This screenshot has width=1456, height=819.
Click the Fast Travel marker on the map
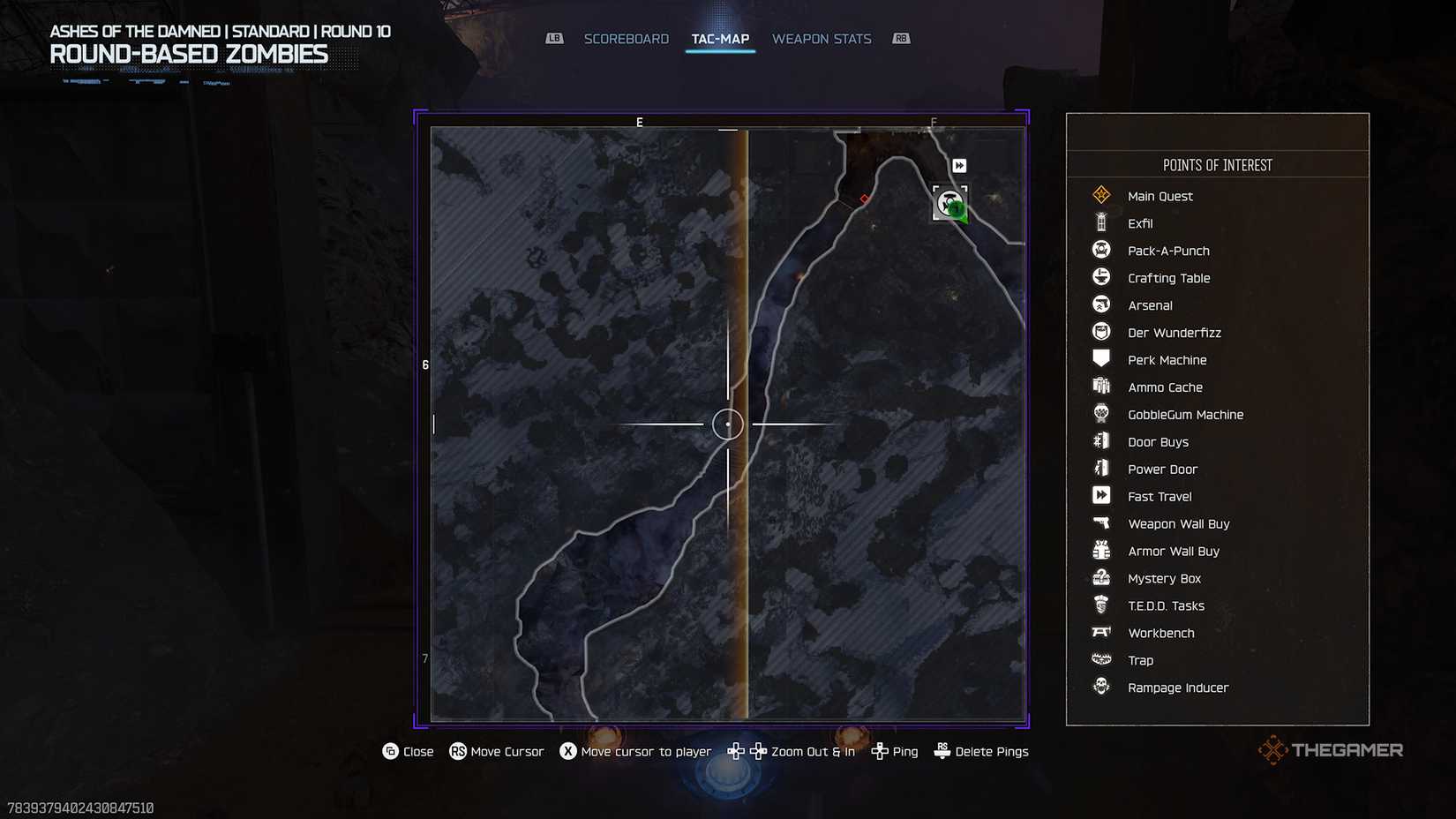tap(958, 165)
